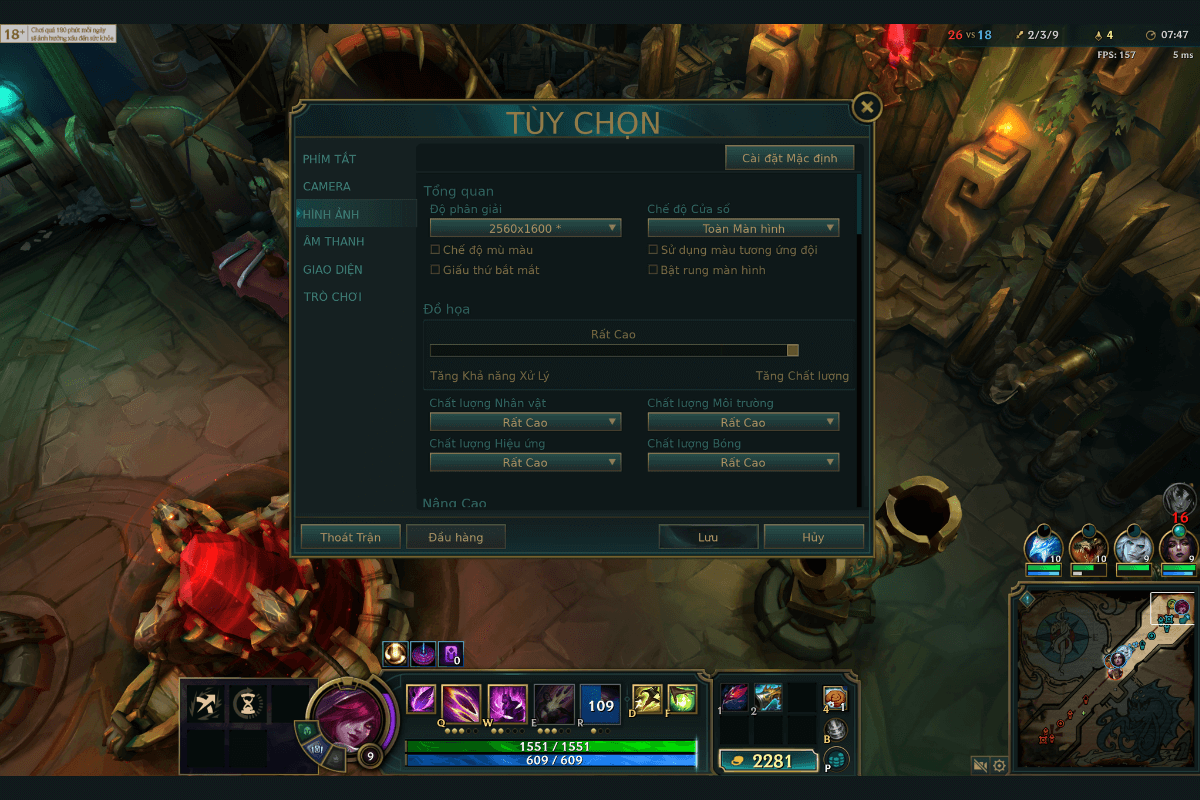Click the Đồ họa graphics quality slider handle
The image size is (1200, 800).
(x=793, y=350)
